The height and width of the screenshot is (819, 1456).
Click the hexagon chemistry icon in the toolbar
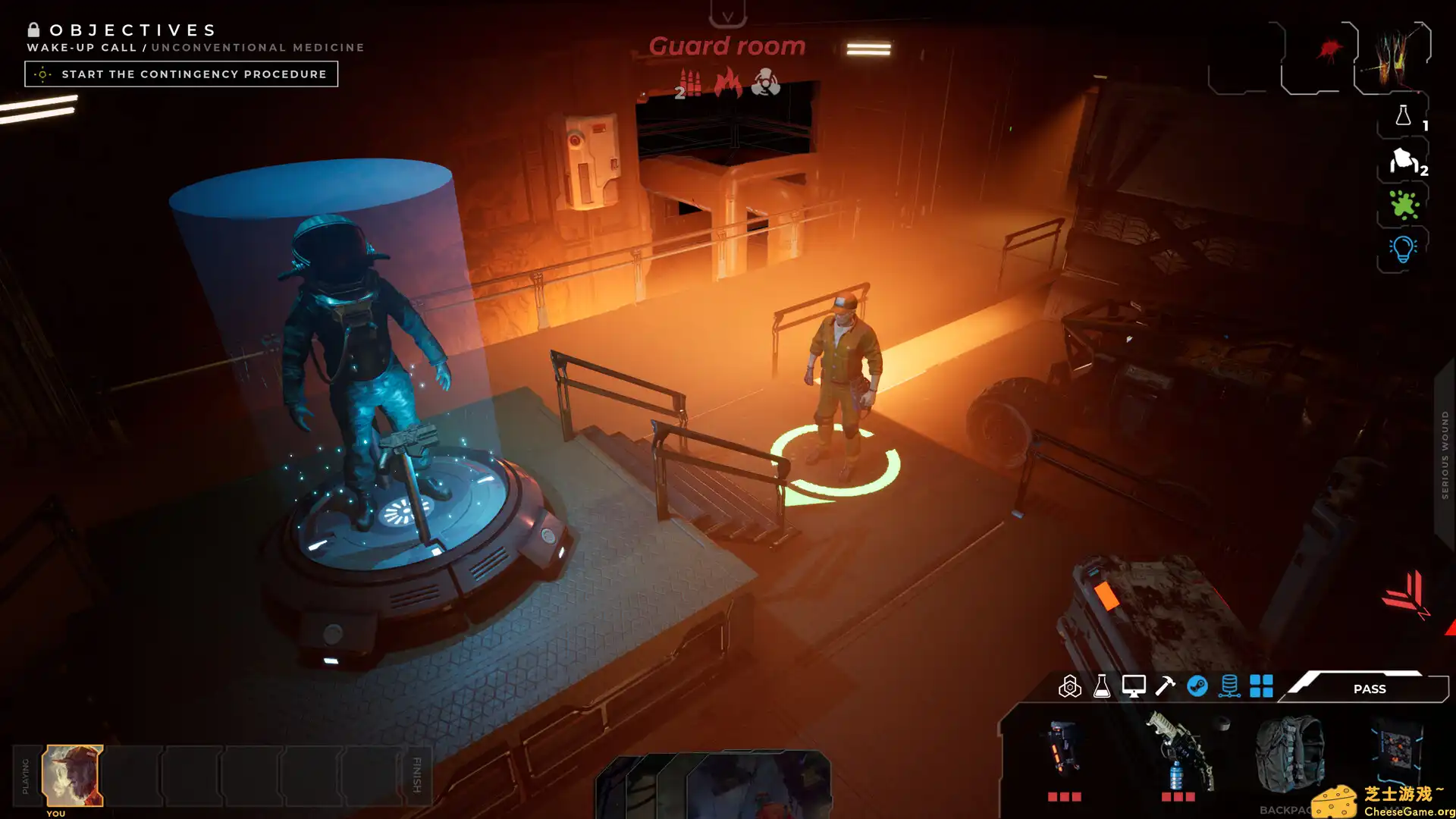pos(1071,688)
